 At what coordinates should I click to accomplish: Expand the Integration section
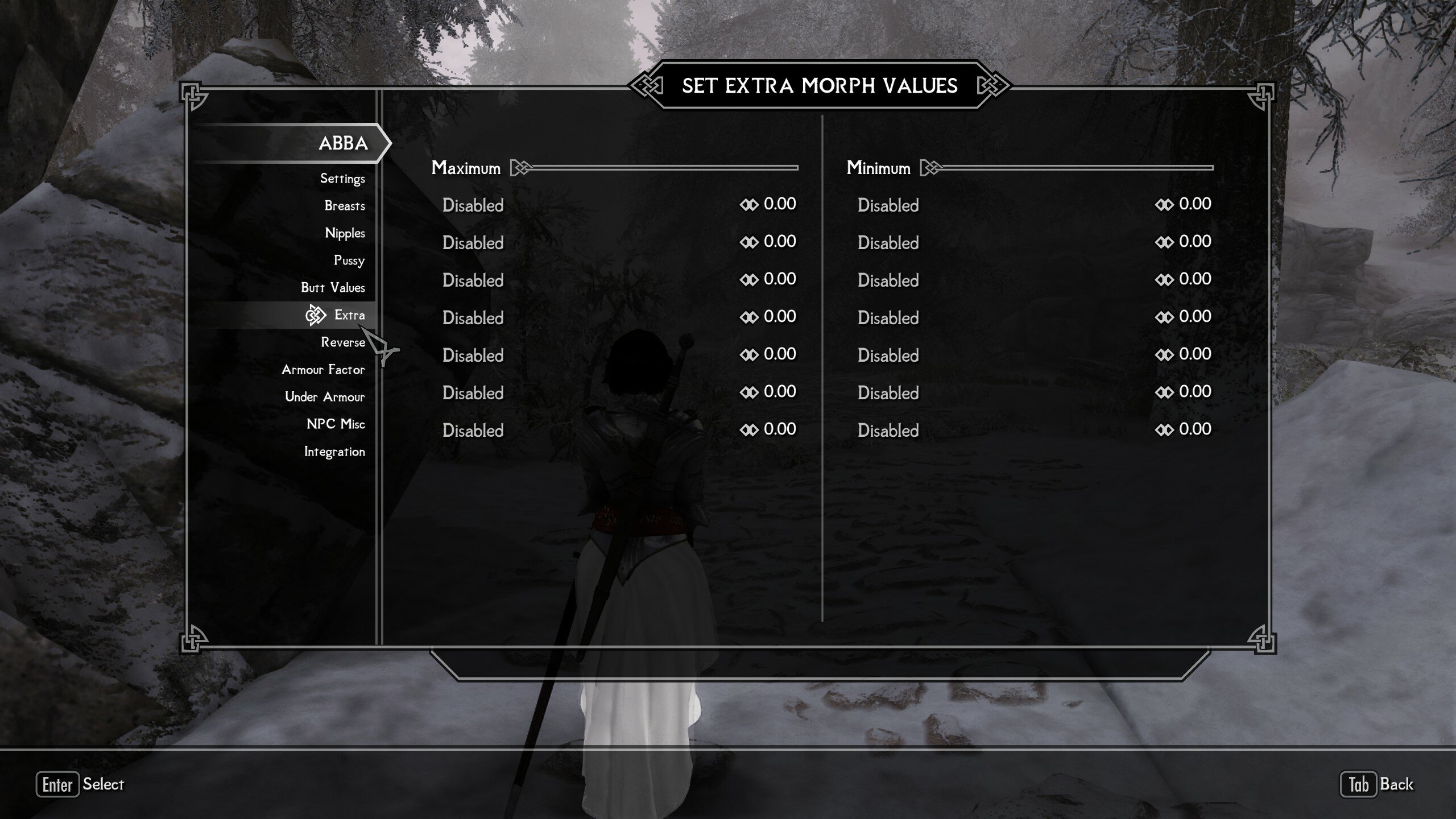[x=336, y=452]
